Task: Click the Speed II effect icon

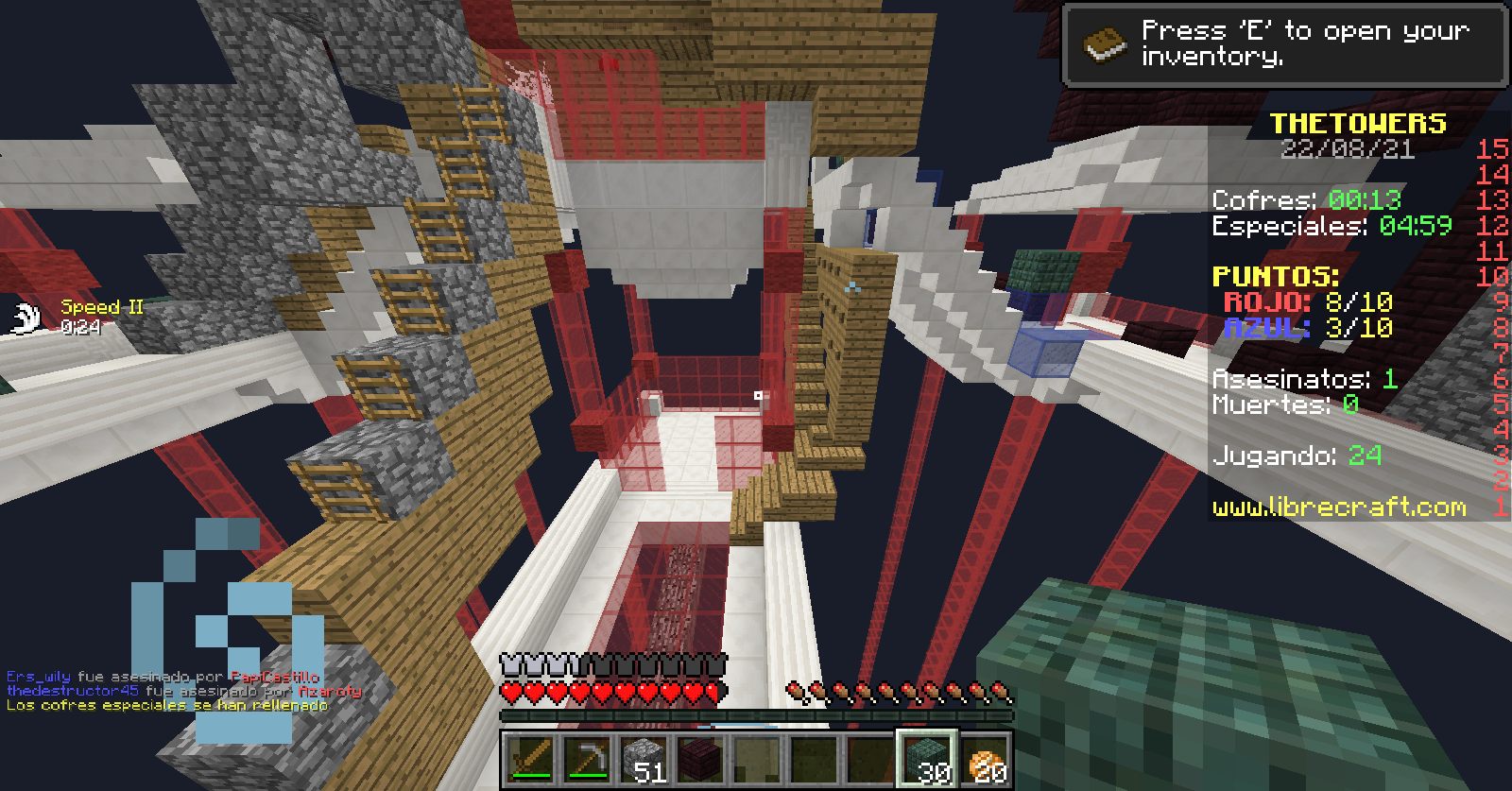Action: 27,318
